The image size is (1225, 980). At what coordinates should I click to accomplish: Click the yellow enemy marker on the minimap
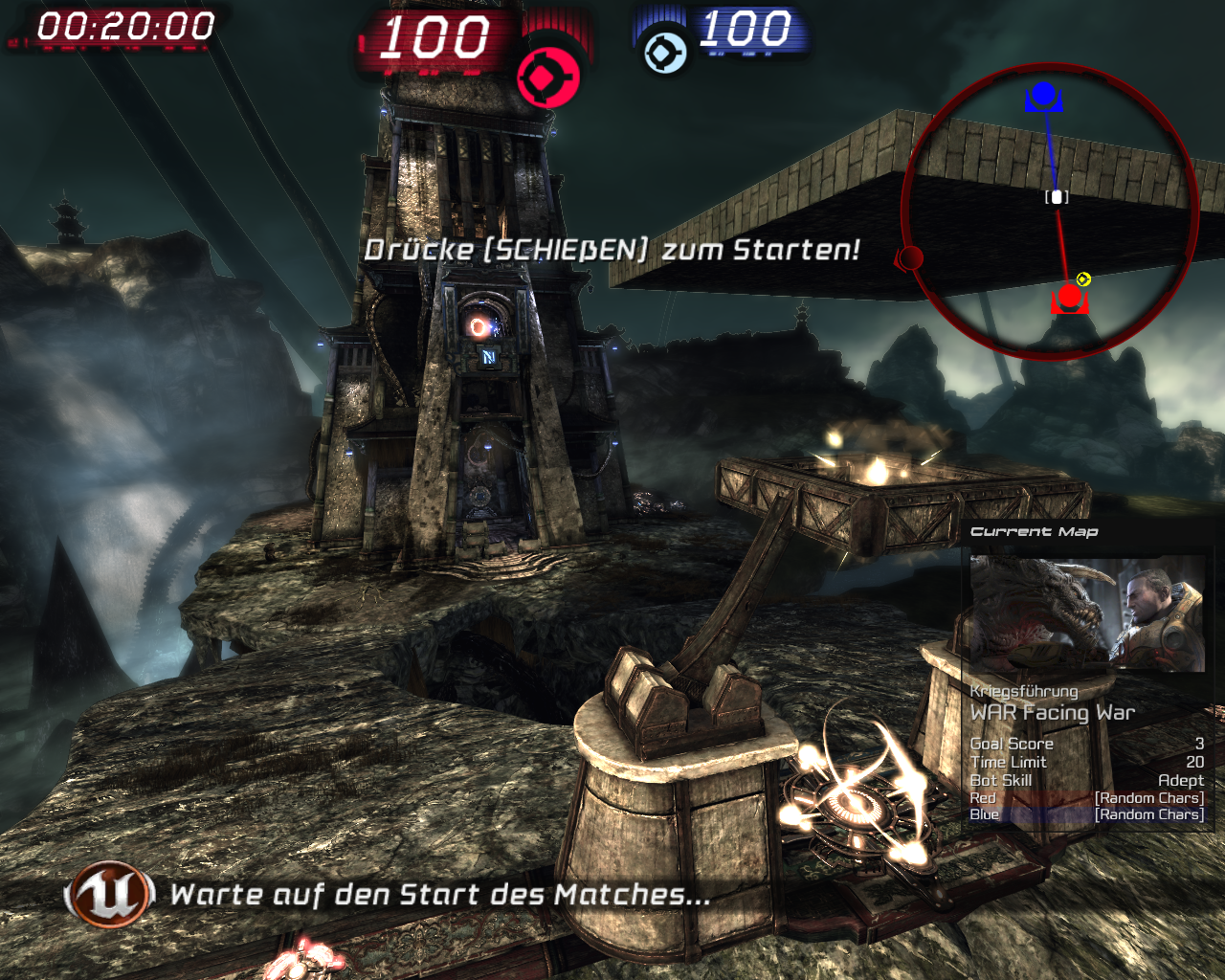[1081, 278]
